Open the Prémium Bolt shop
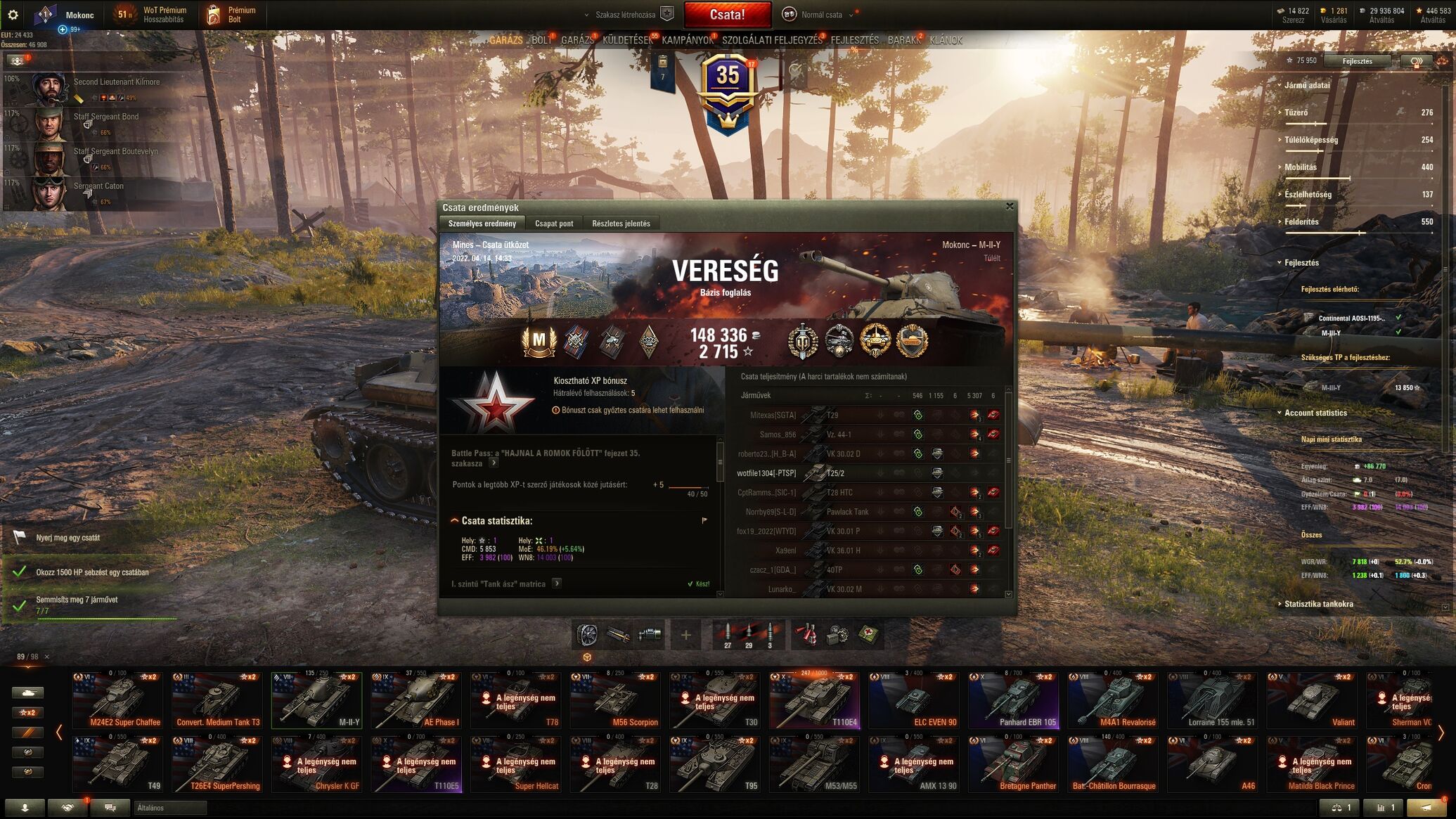The height and width of the screenshot is (819, 1456). tap(233, 15)
